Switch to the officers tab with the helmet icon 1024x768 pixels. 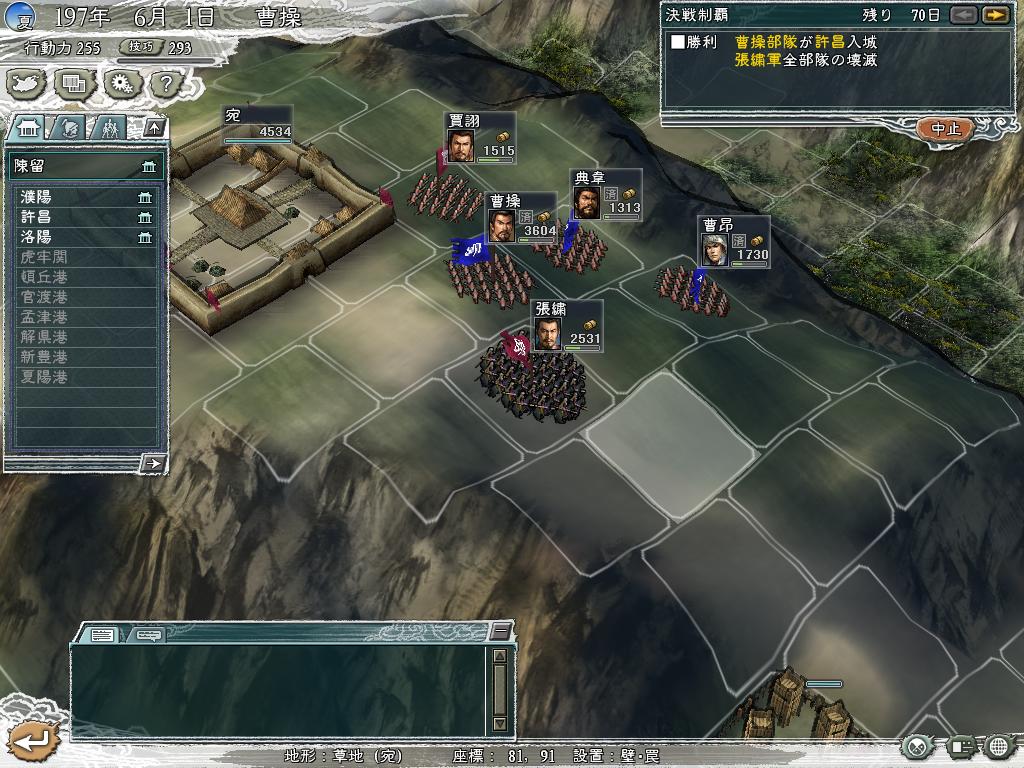68,127
